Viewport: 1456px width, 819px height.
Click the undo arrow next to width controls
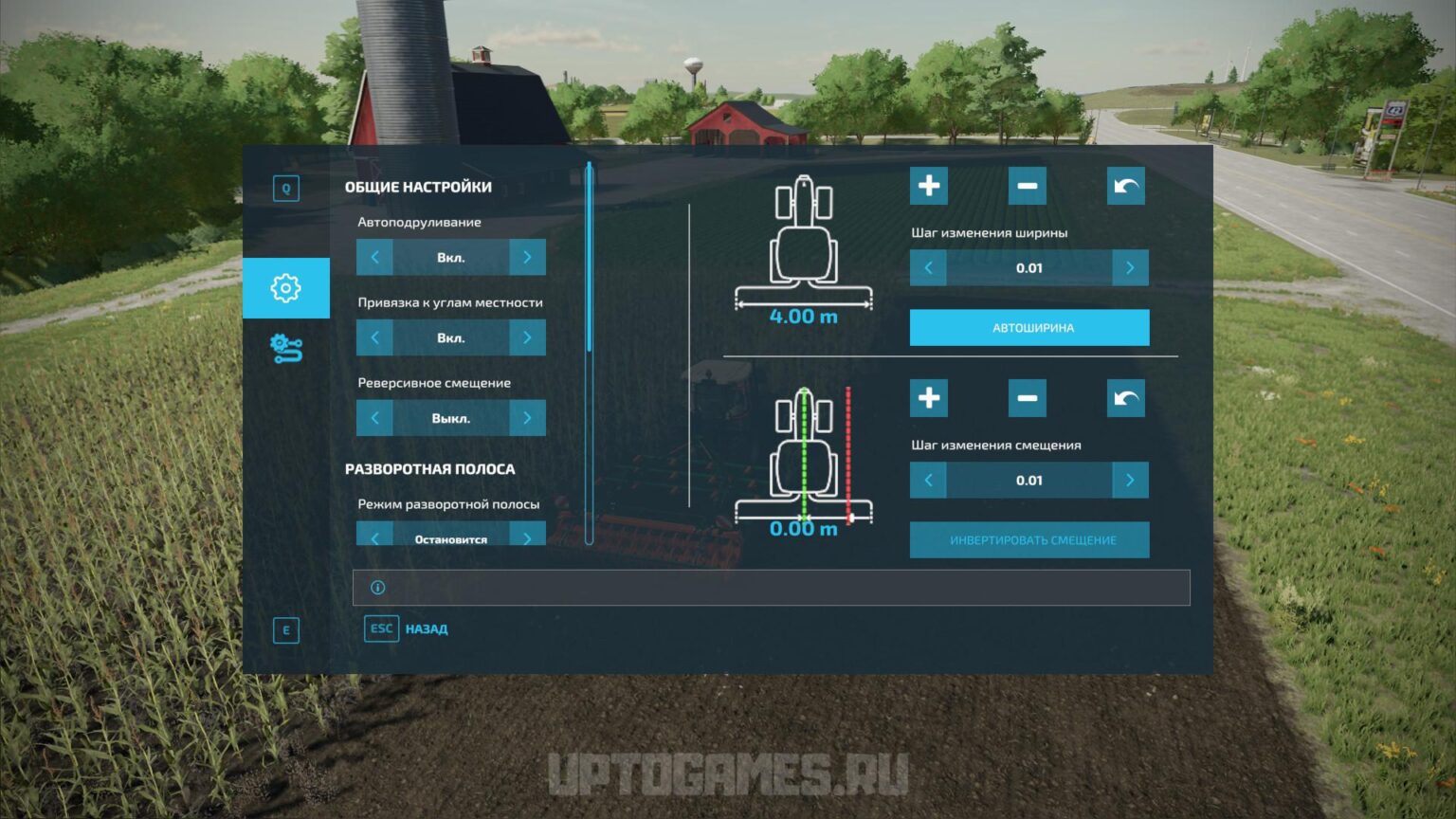pyautogui.click(x=1126, y=186)
